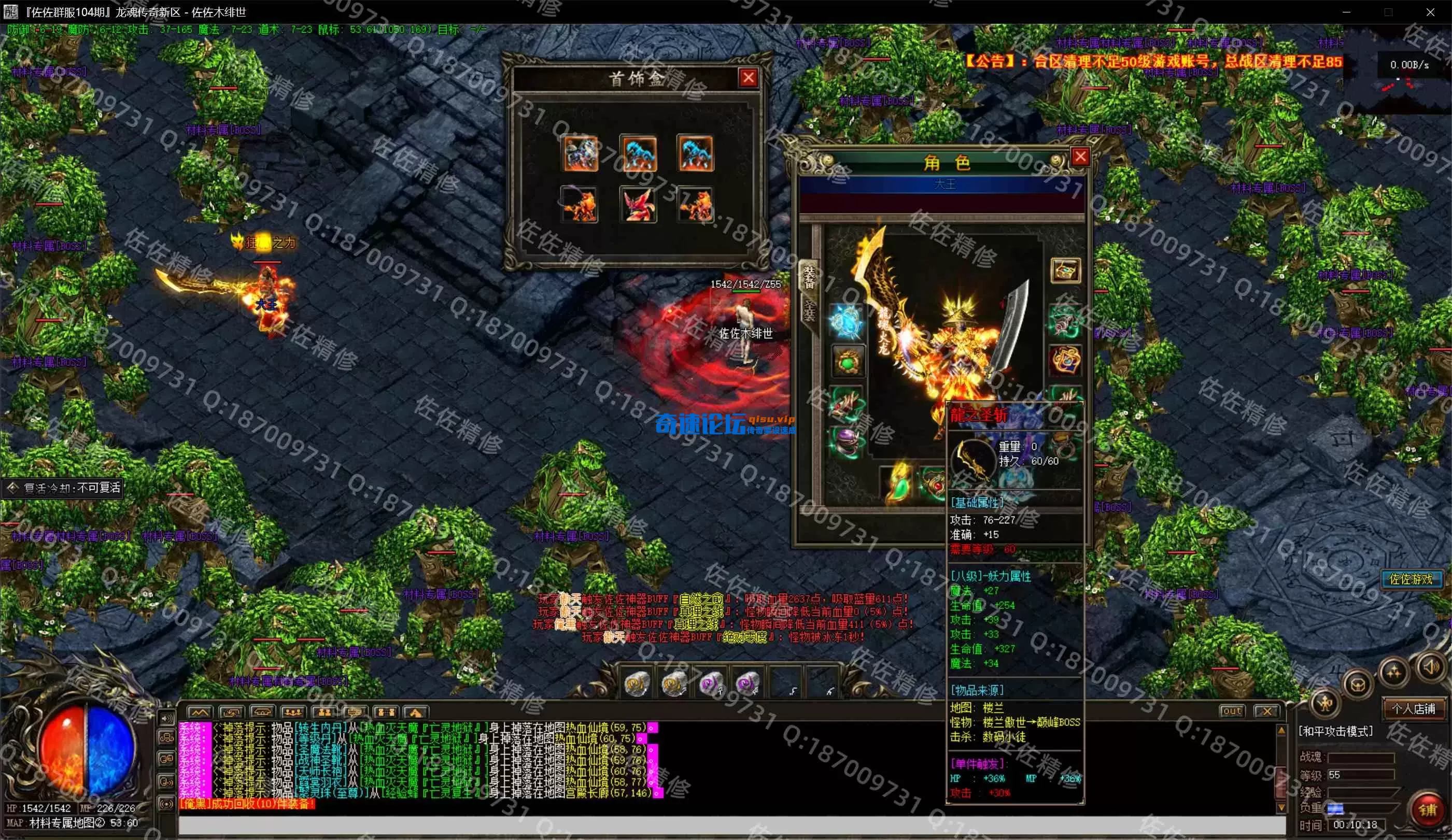Select the green gem equipment slot

click(x=848, y=362)
